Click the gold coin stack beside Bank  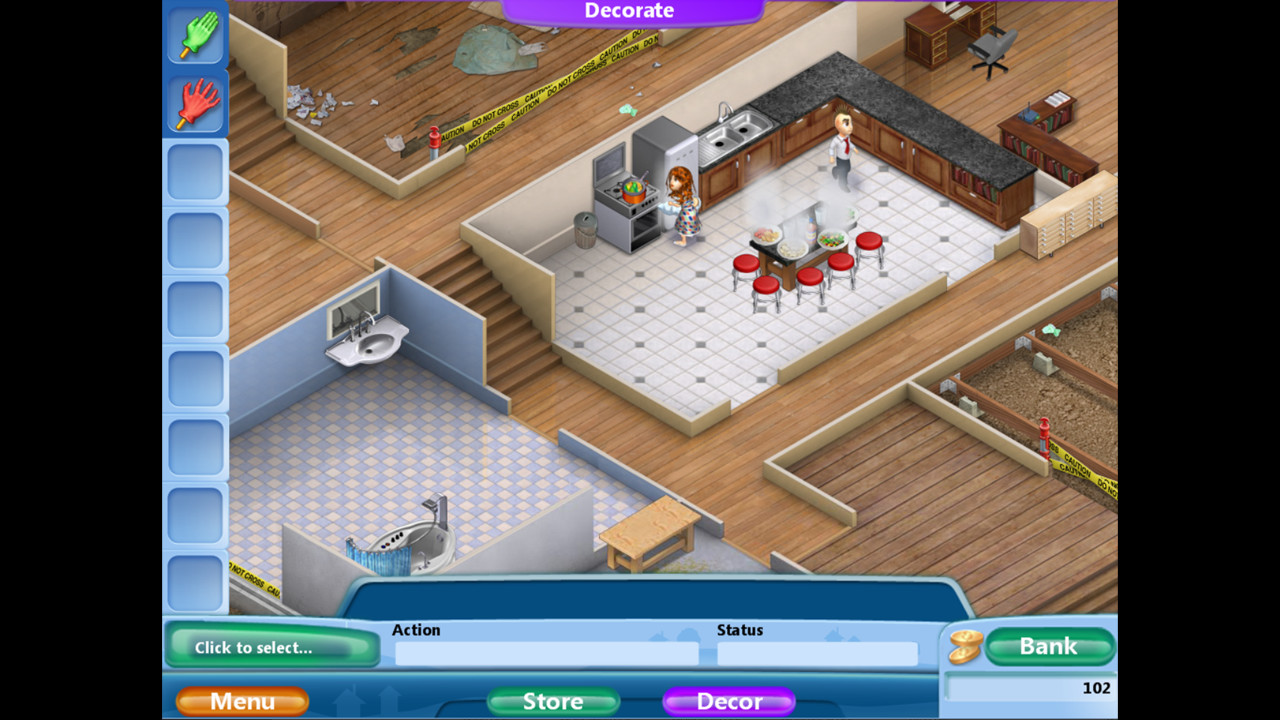tap(963, 646)
